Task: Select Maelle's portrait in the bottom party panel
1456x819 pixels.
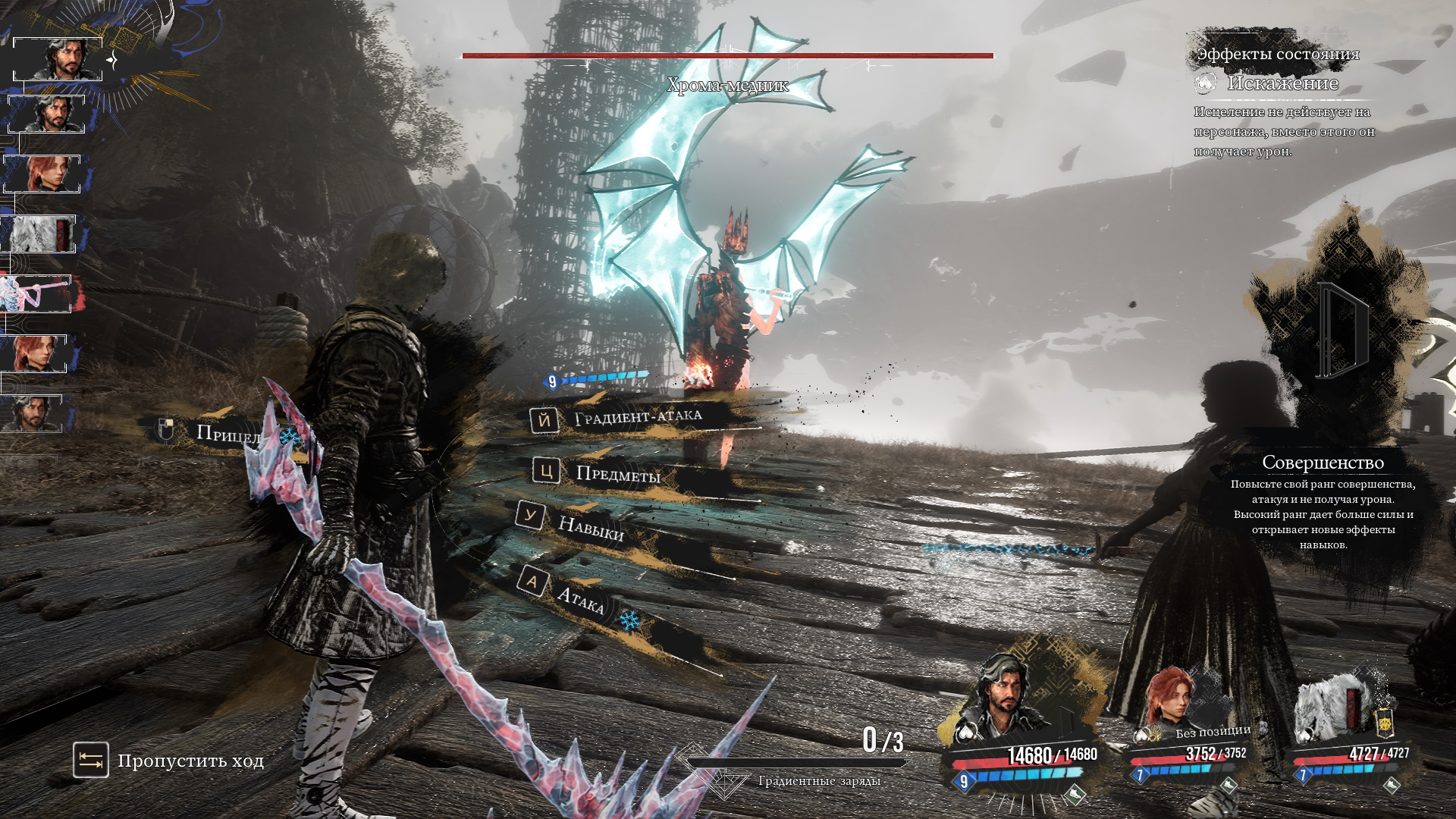Action: [1168, 699]
